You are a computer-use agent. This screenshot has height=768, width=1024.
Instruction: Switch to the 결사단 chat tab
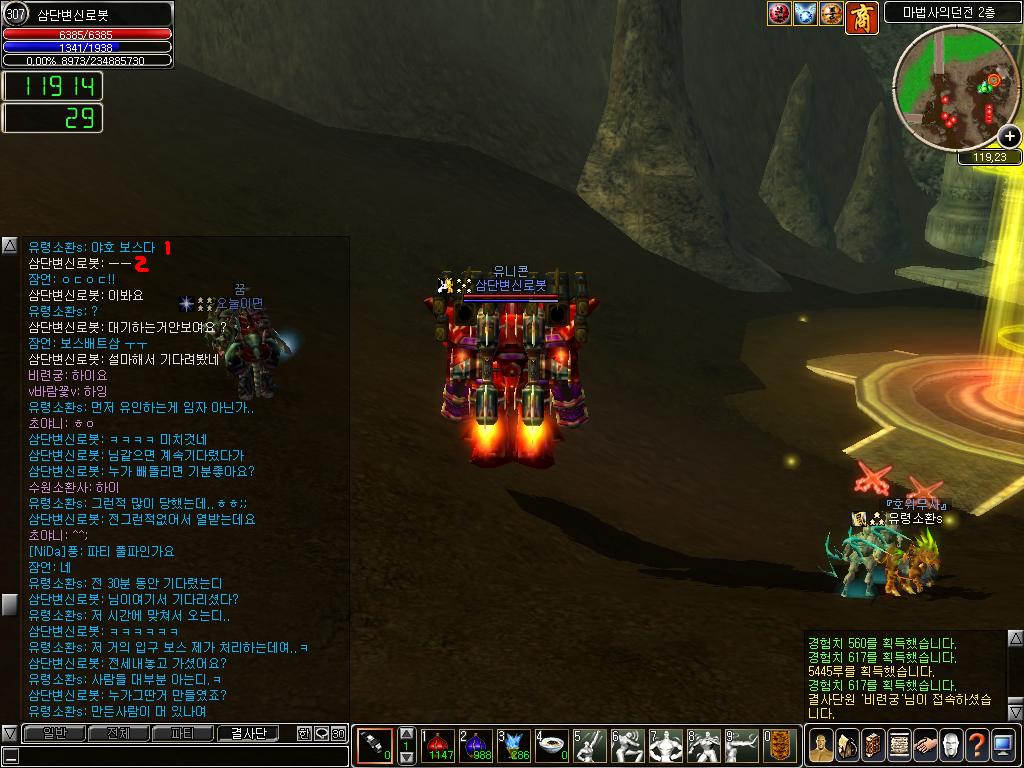point(248,733)
